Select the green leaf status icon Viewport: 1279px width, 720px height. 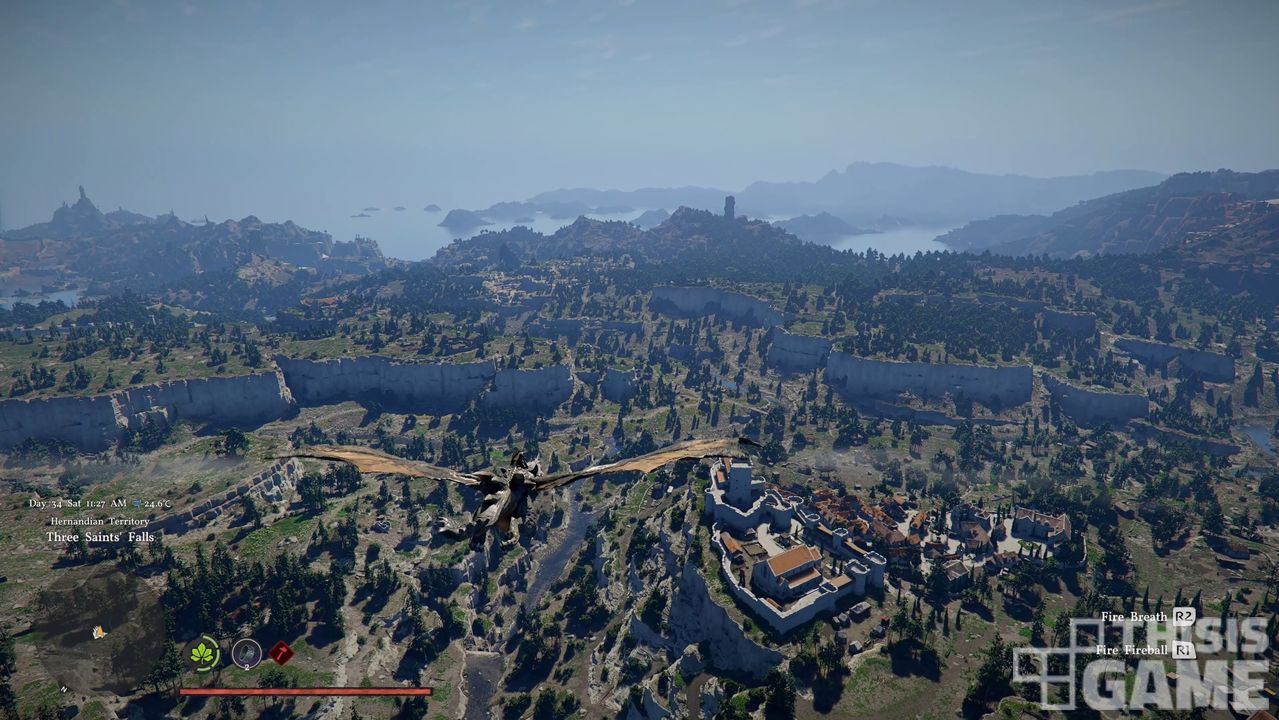click(204, 654)
